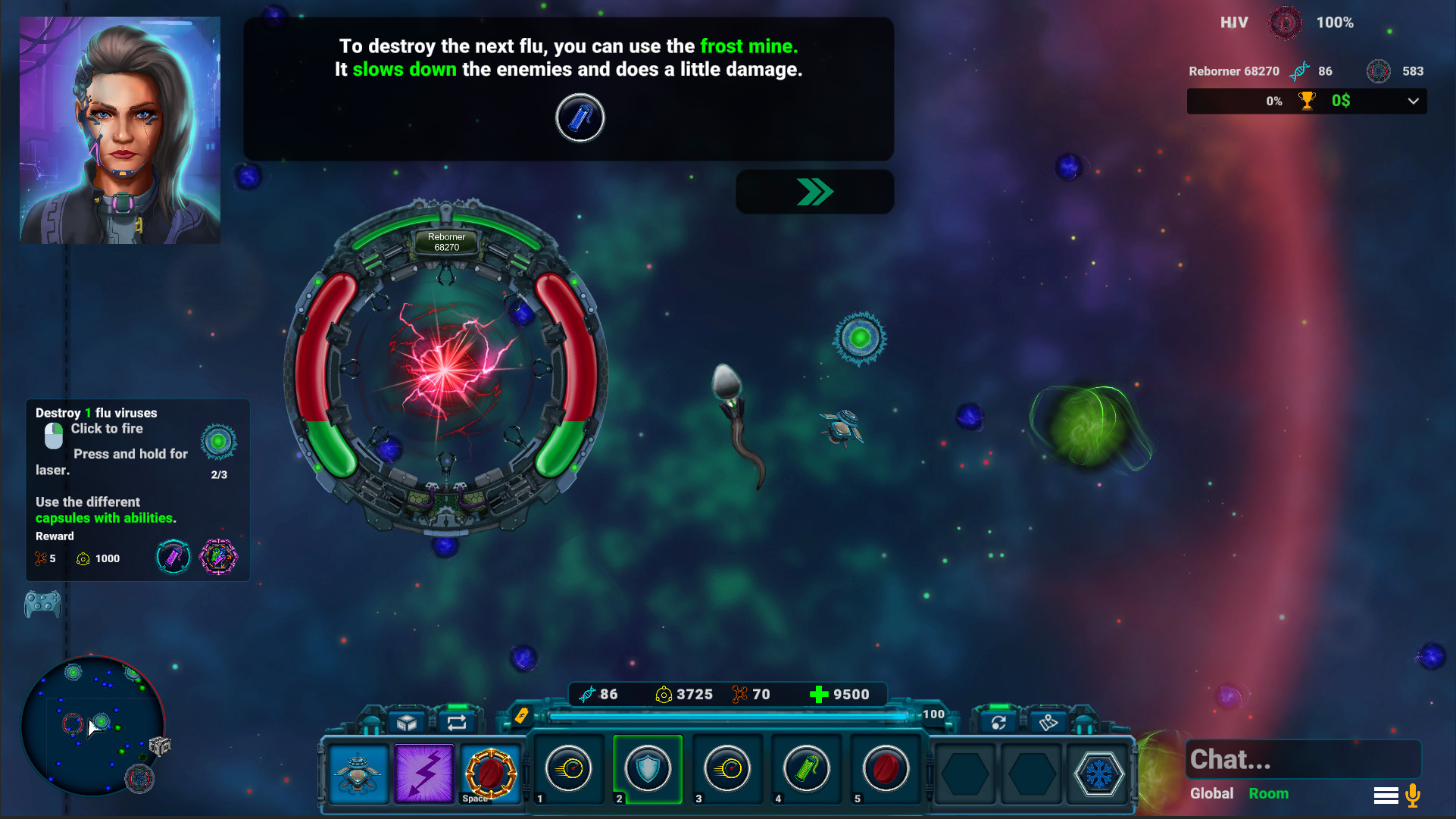The width and height of the screenshot is (1456, 819).
Task: Activate the shield ability in slot 2
Action: (648, 769)
